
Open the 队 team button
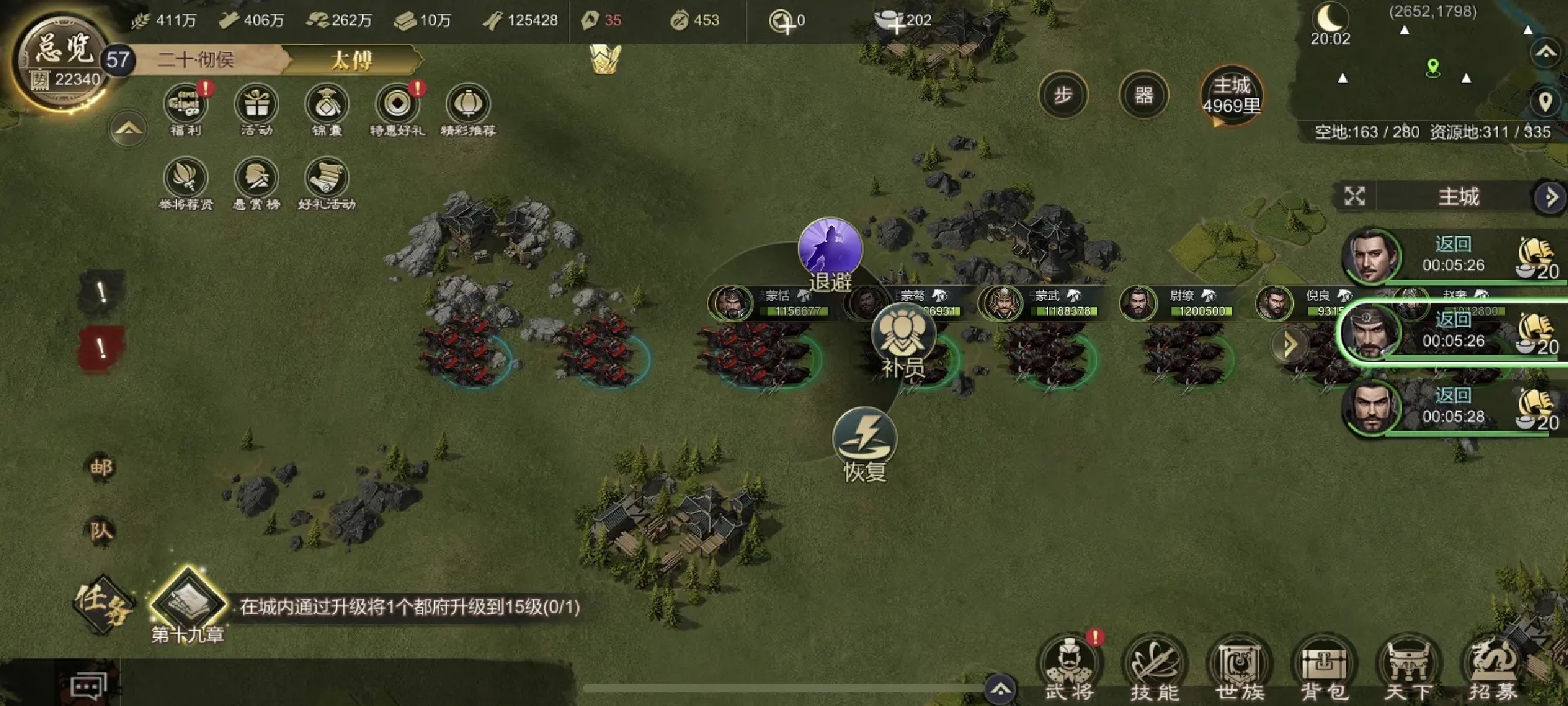click(x=101, y=530)
